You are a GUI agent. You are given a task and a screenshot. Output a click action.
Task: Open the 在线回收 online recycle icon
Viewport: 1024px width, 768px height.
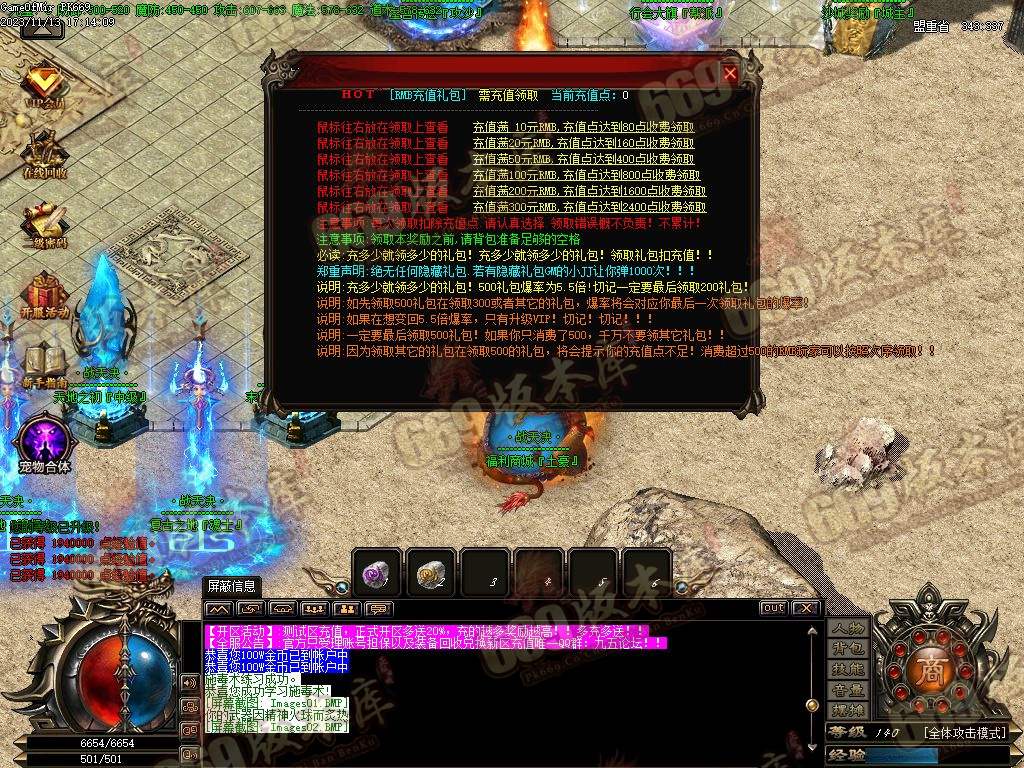pos(45,155)
